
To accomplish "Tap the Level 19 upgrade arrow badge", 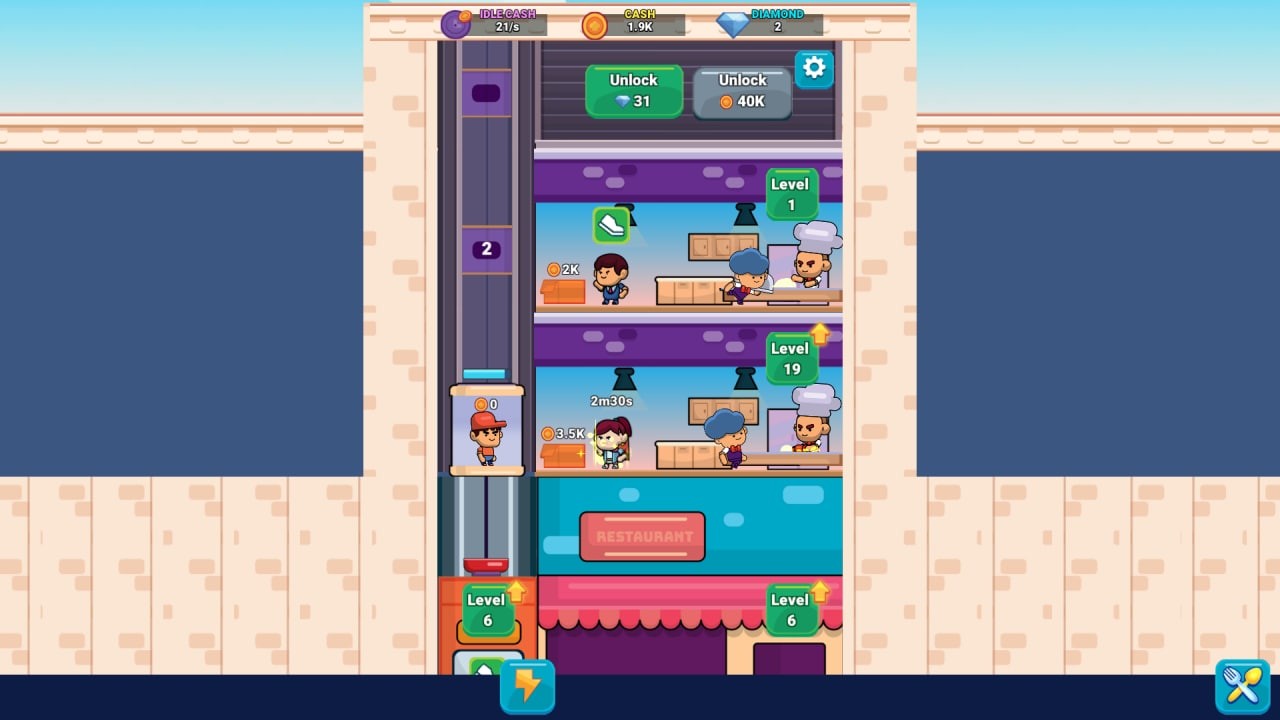I will click(791, 357).
